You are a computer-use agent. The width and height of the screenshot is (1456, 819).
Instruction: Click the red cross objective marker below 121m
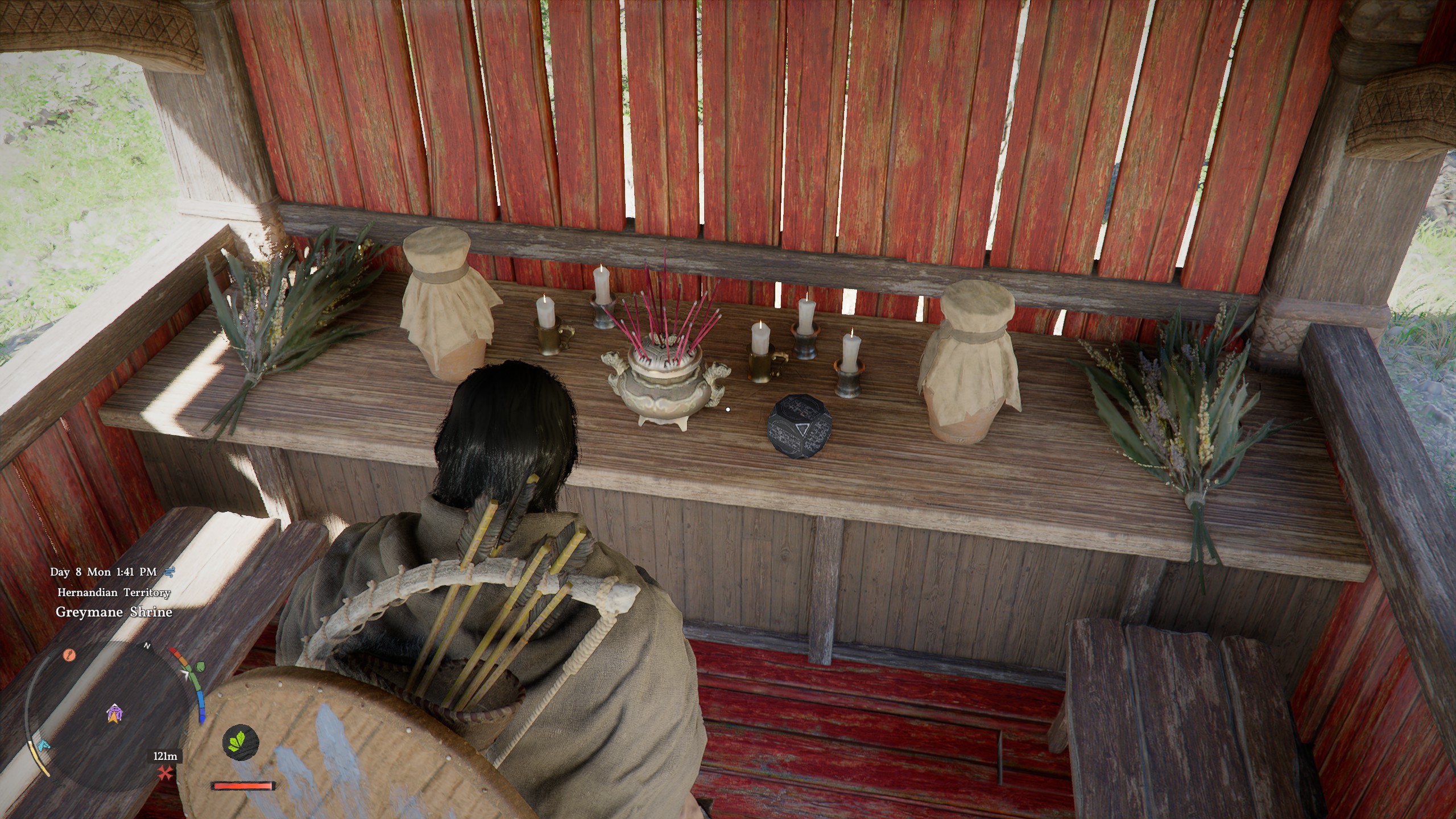(166, 772)
